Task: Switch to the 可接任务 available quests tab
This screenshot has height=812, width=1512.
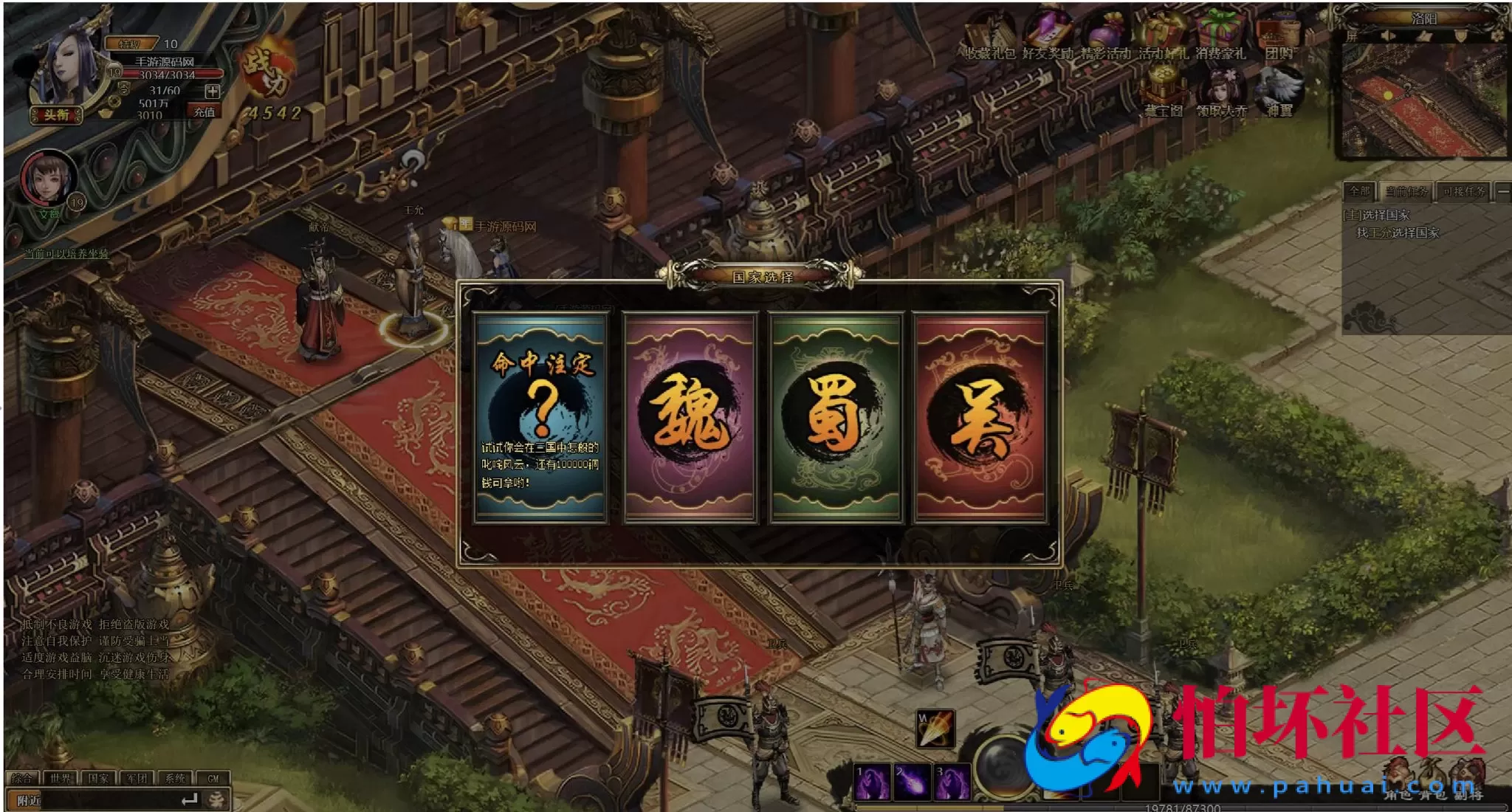Action: pos(1464,192)
